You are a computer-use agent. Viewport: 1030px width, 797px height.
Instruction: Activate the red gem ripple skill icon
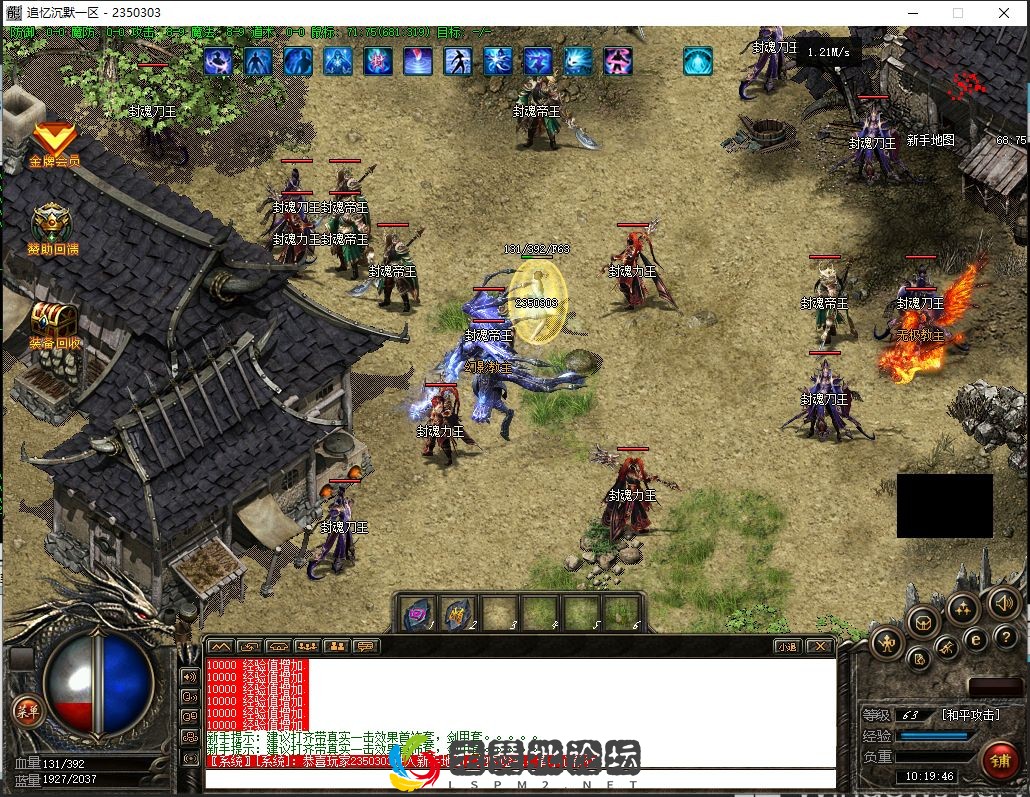(418, 61)
